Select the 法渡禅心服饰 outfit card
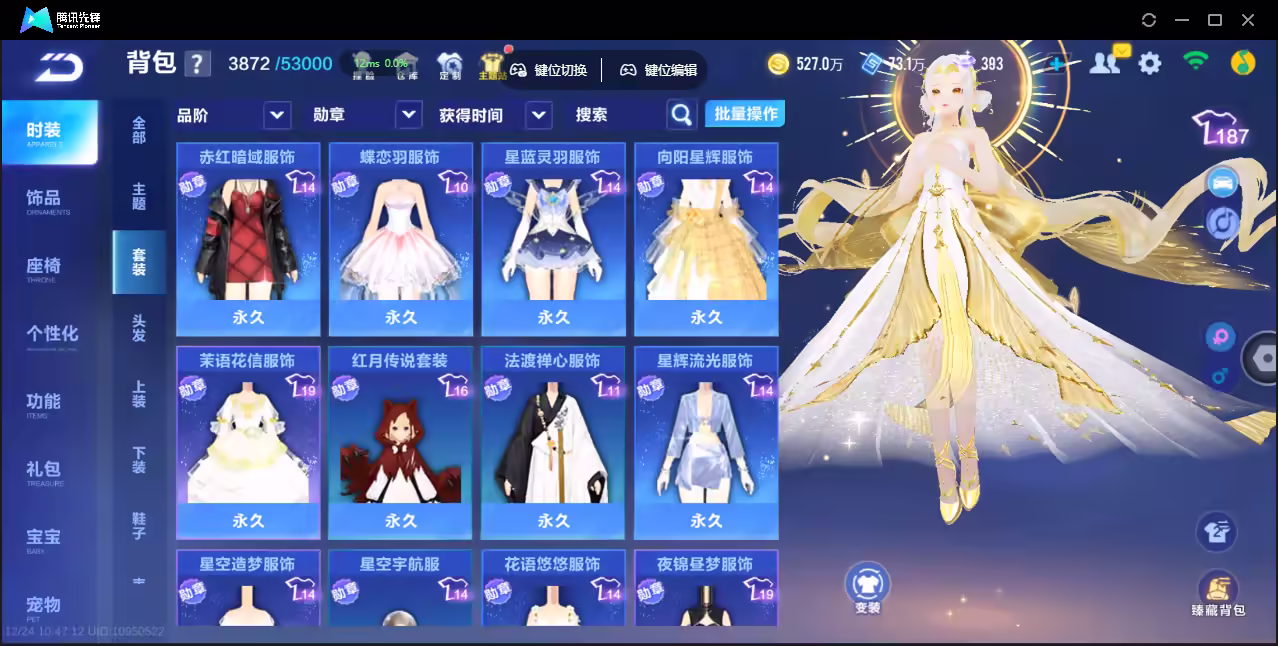The width and height of the screenshot is (1278, 646). [x=553, y=441]
